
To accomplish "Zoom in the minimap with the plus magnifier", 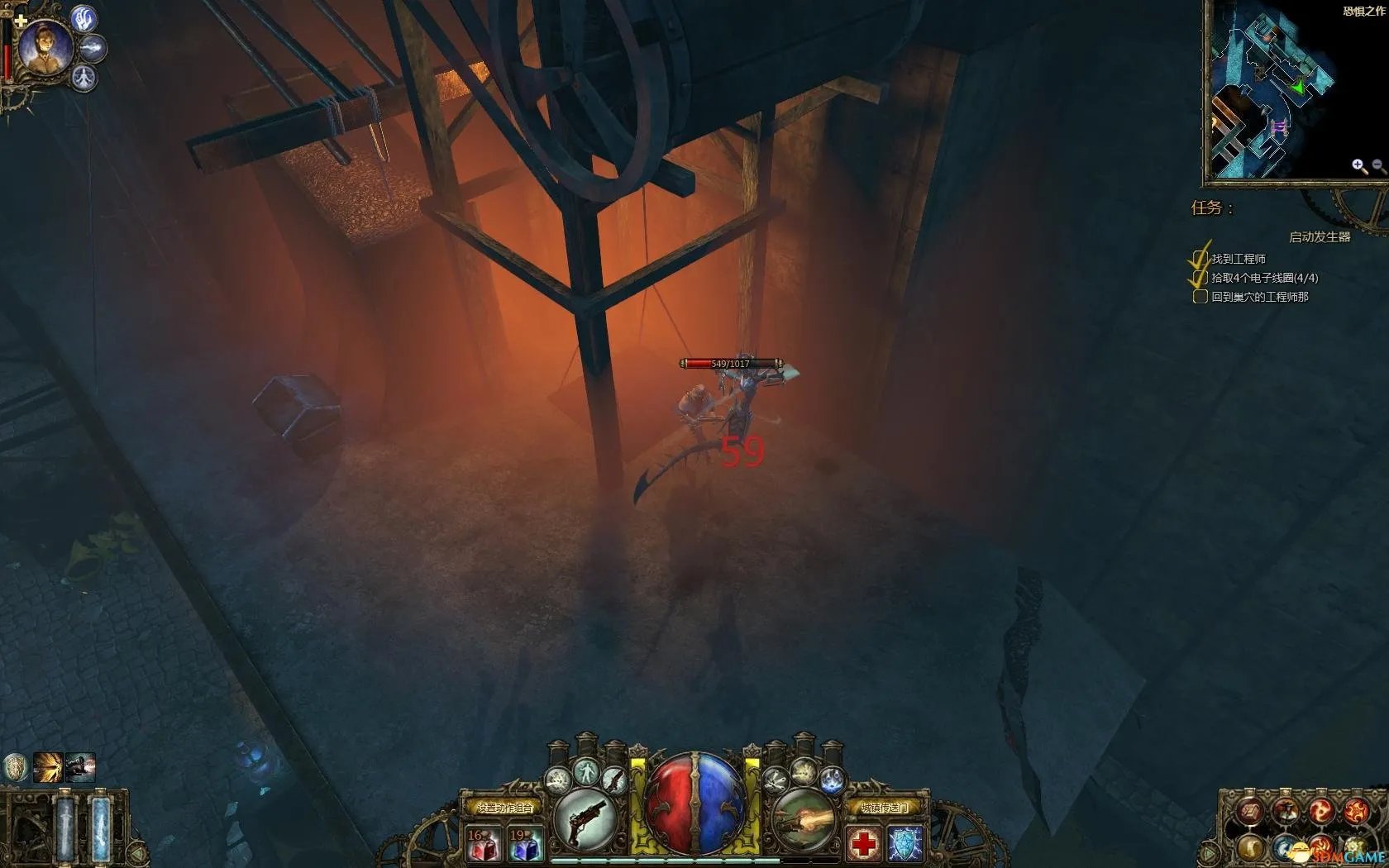I will [1358, 166].
